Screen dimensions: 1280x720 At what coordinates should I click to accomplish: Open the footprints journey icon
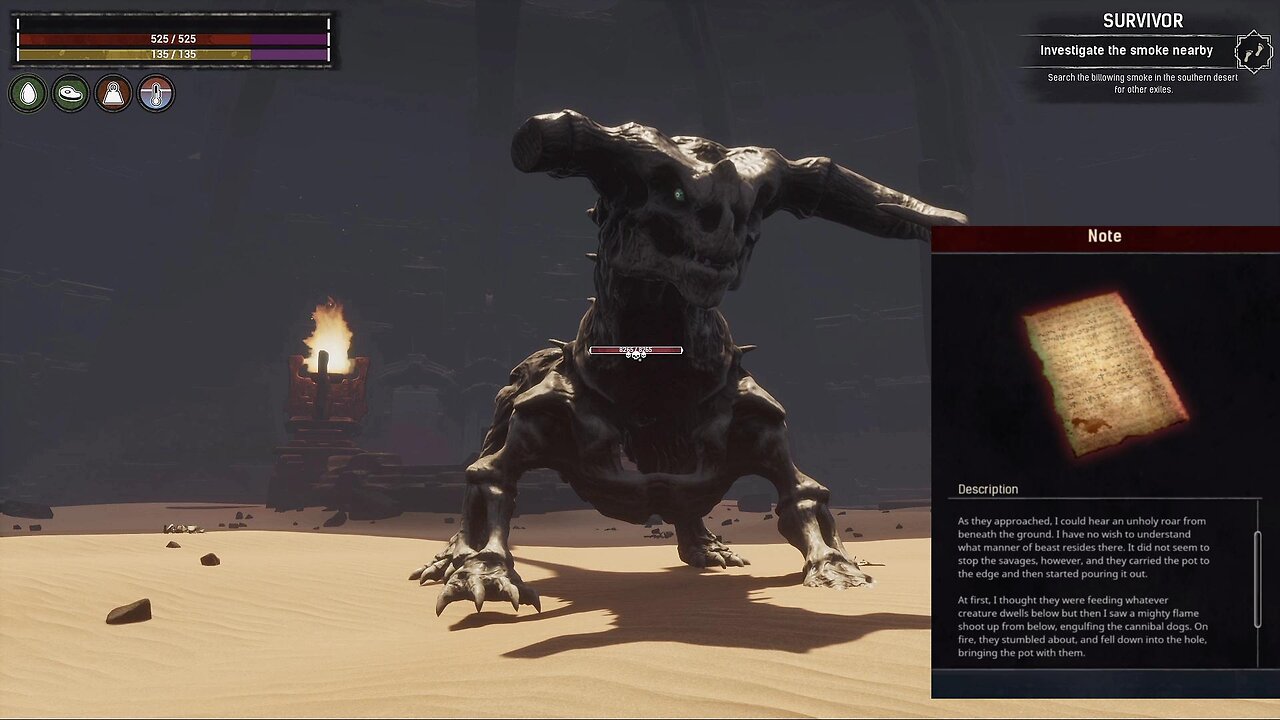1253,51
